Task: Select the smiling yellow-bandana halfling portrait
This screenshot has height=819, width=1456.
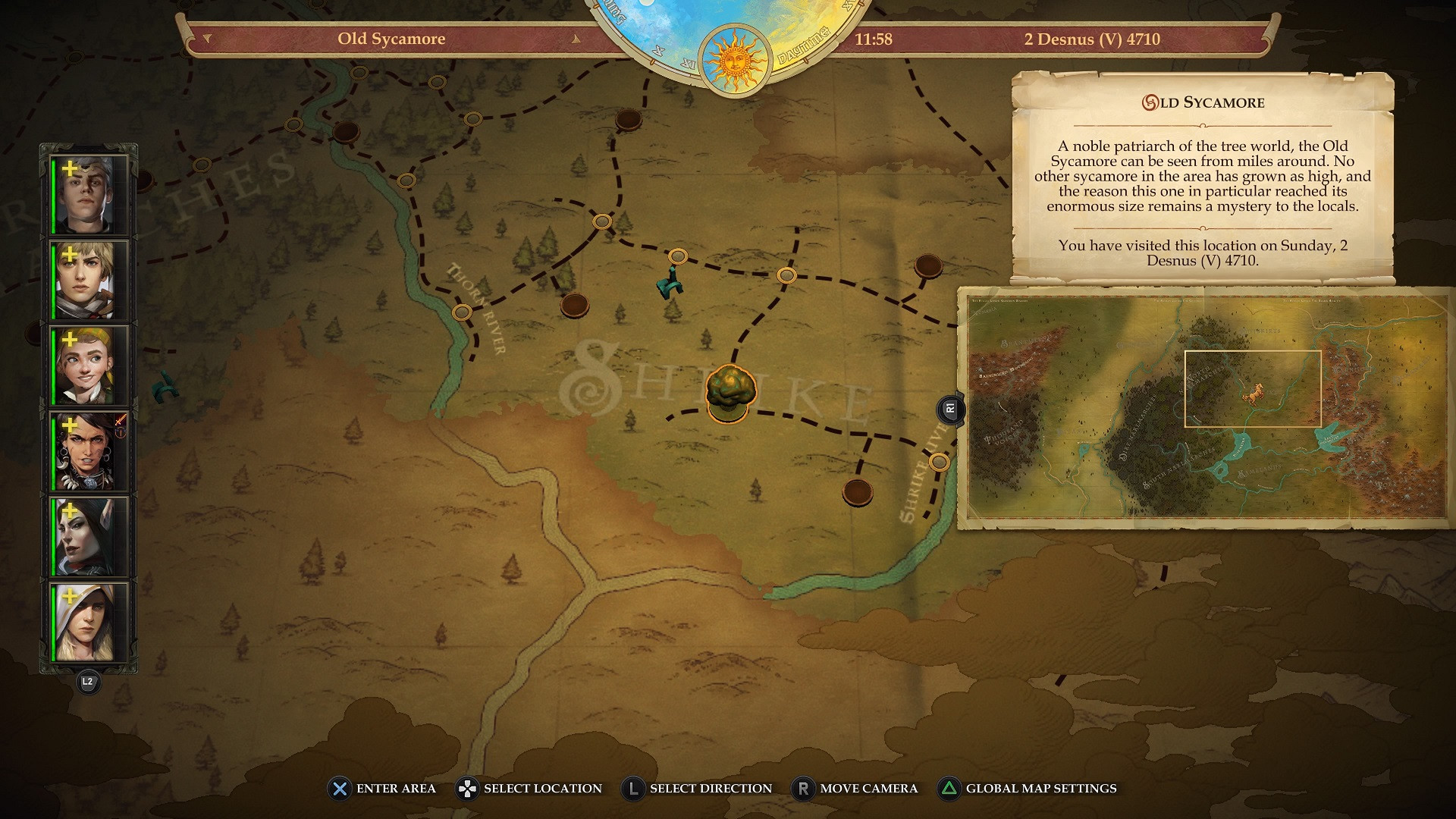Action: pos(87,366)
